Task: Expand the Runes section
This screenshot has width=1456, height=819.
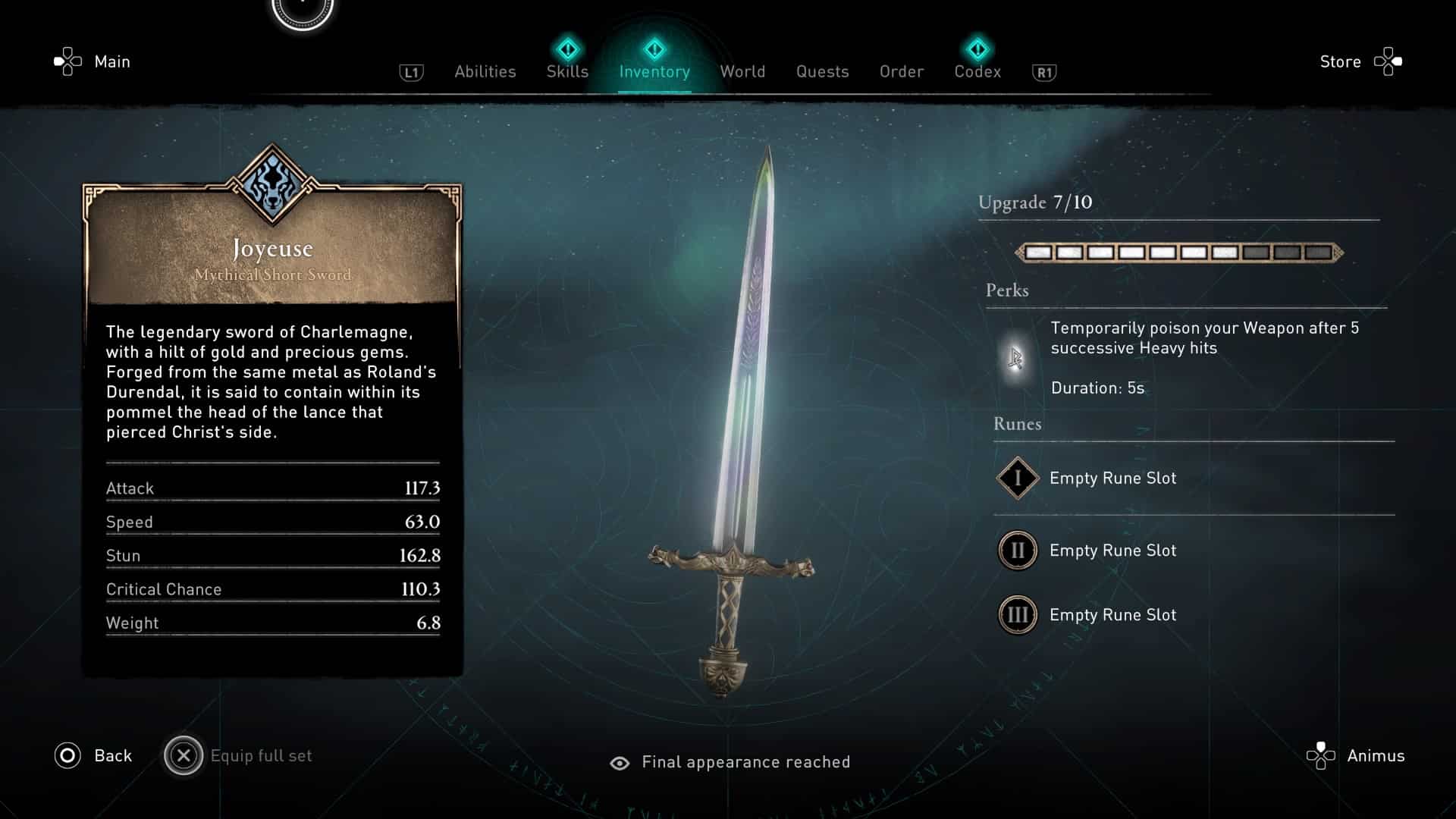Action: (1017, 424)
